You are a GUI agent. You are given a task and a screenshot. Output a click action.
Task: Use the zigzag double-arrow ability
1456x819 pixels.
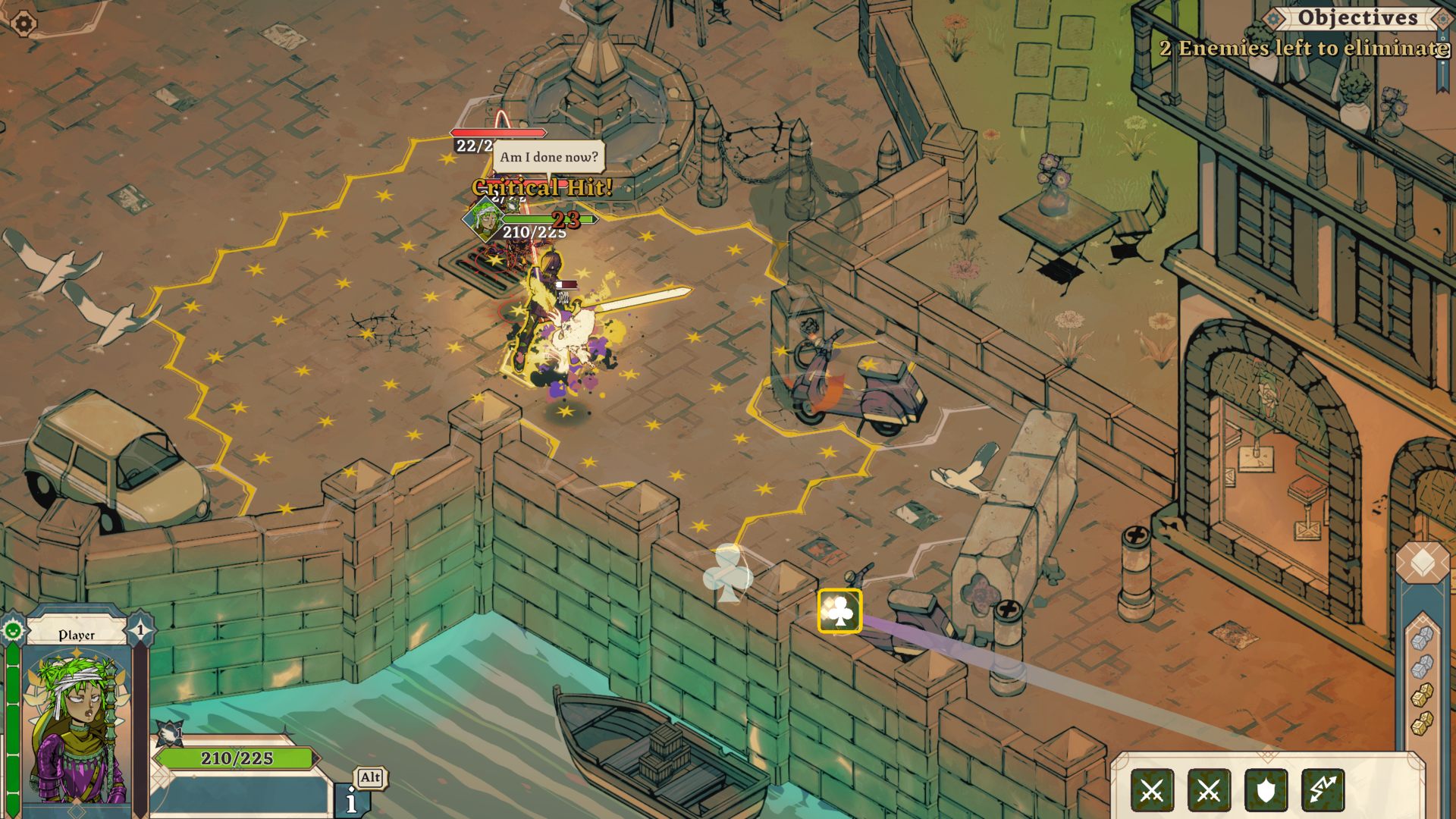click(x=1323, y=791)
